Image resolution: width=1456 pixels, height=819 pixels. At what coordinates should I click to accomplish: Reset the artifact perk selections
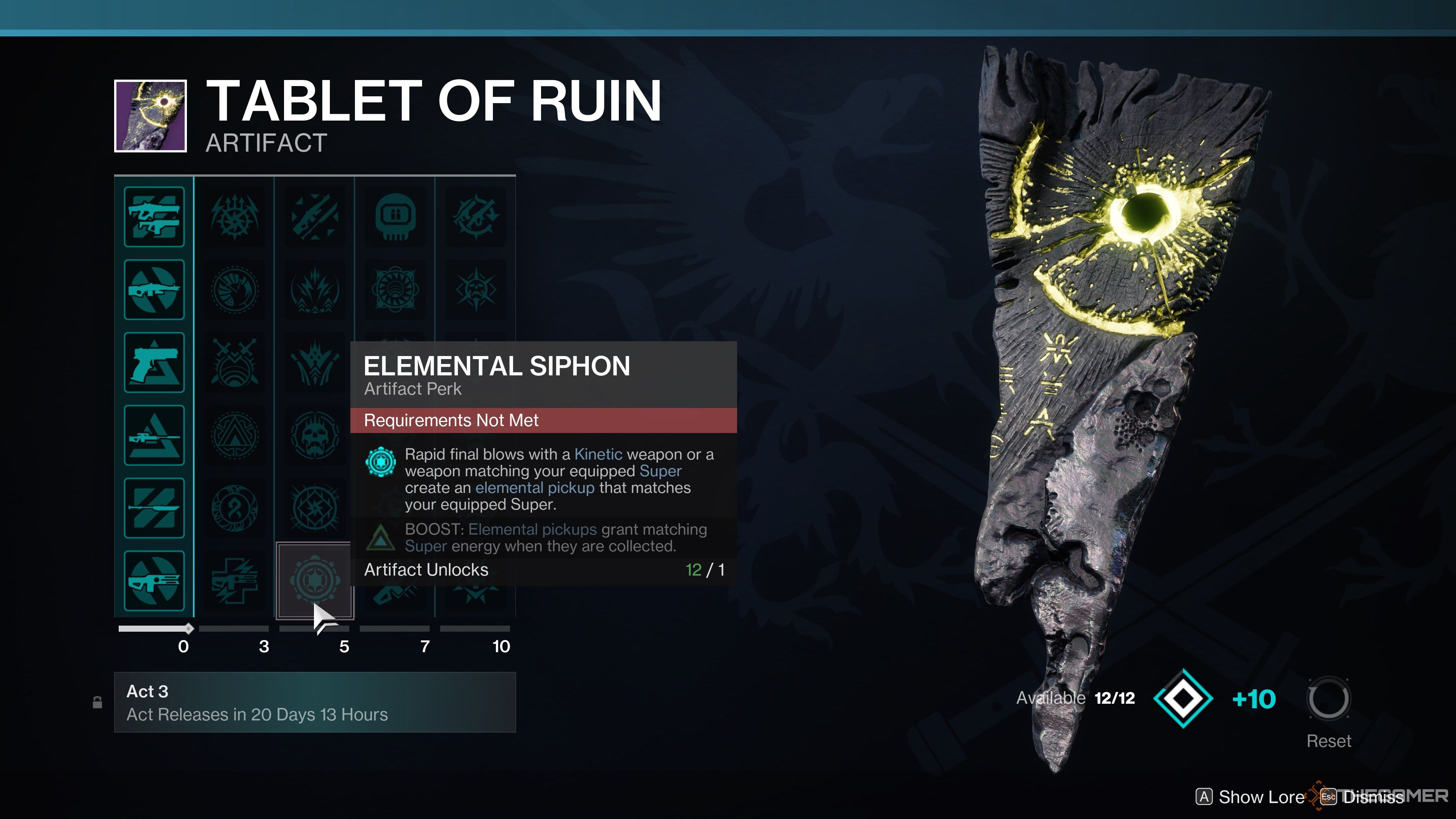click(x=1328, y=700)
